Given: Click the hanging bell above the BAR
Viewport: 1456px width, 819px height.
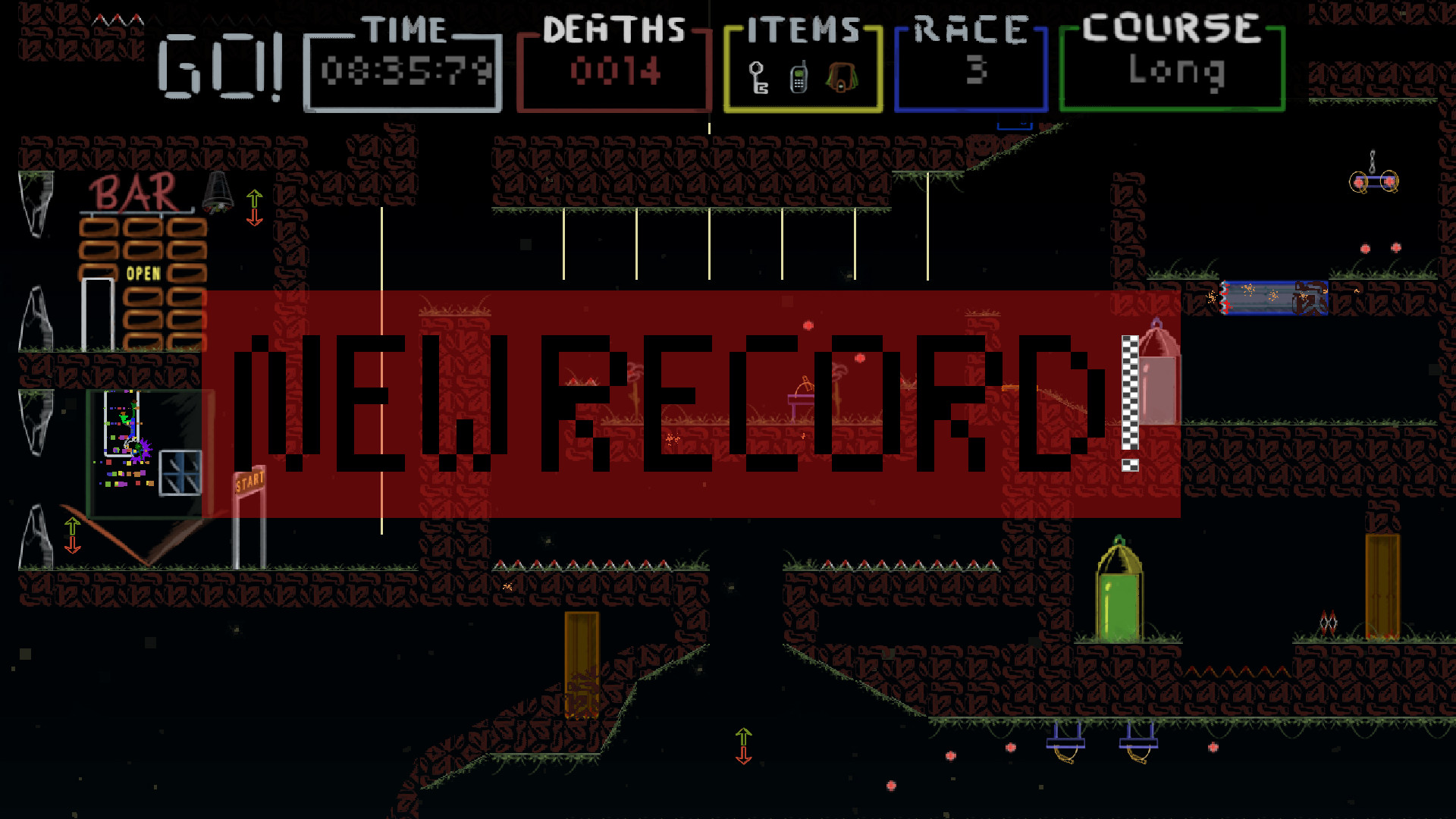Looking at the screenshot, I should 216,191.
